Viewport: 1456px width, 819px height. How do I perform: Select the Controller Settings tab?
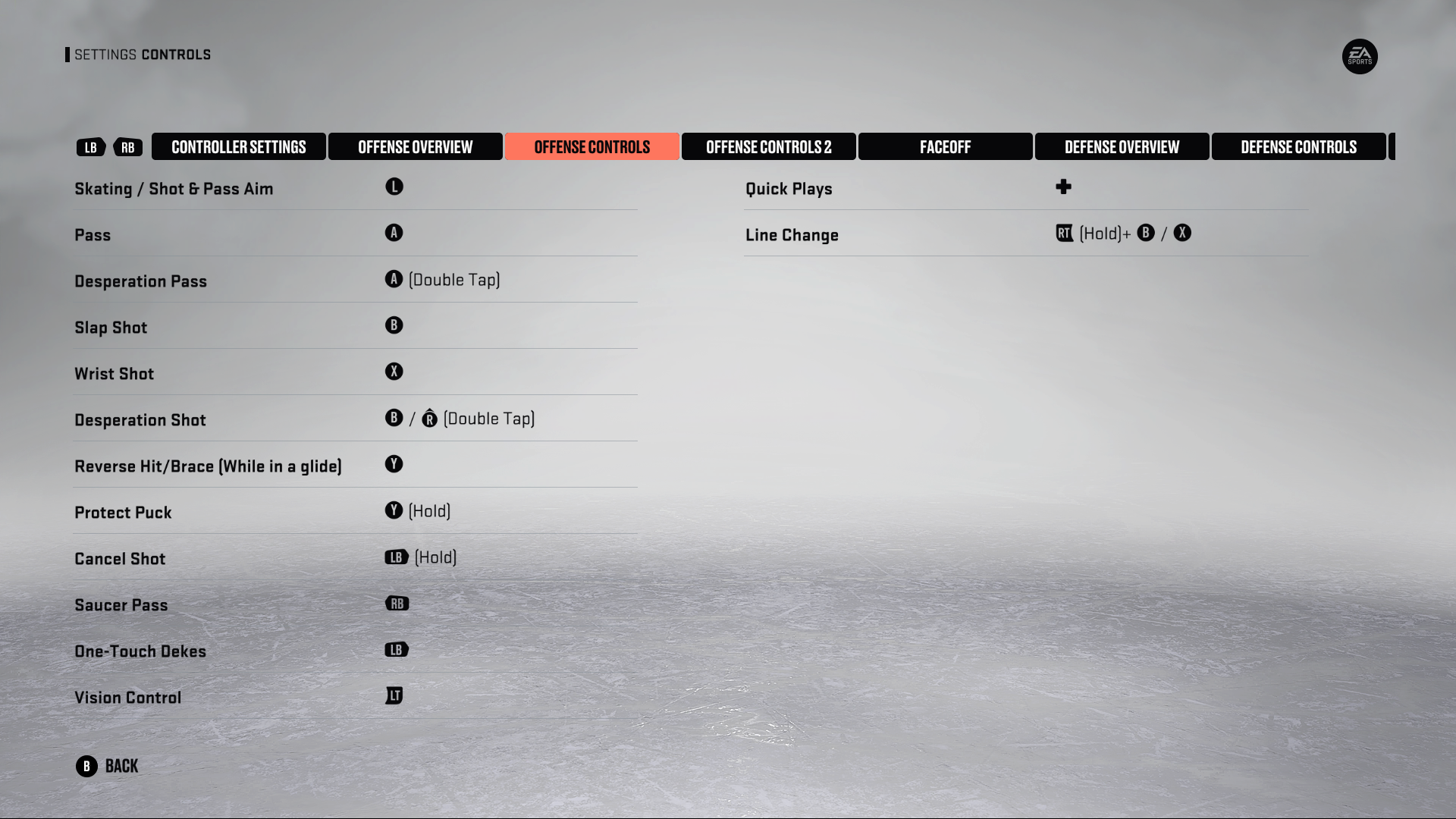[239, 146]
